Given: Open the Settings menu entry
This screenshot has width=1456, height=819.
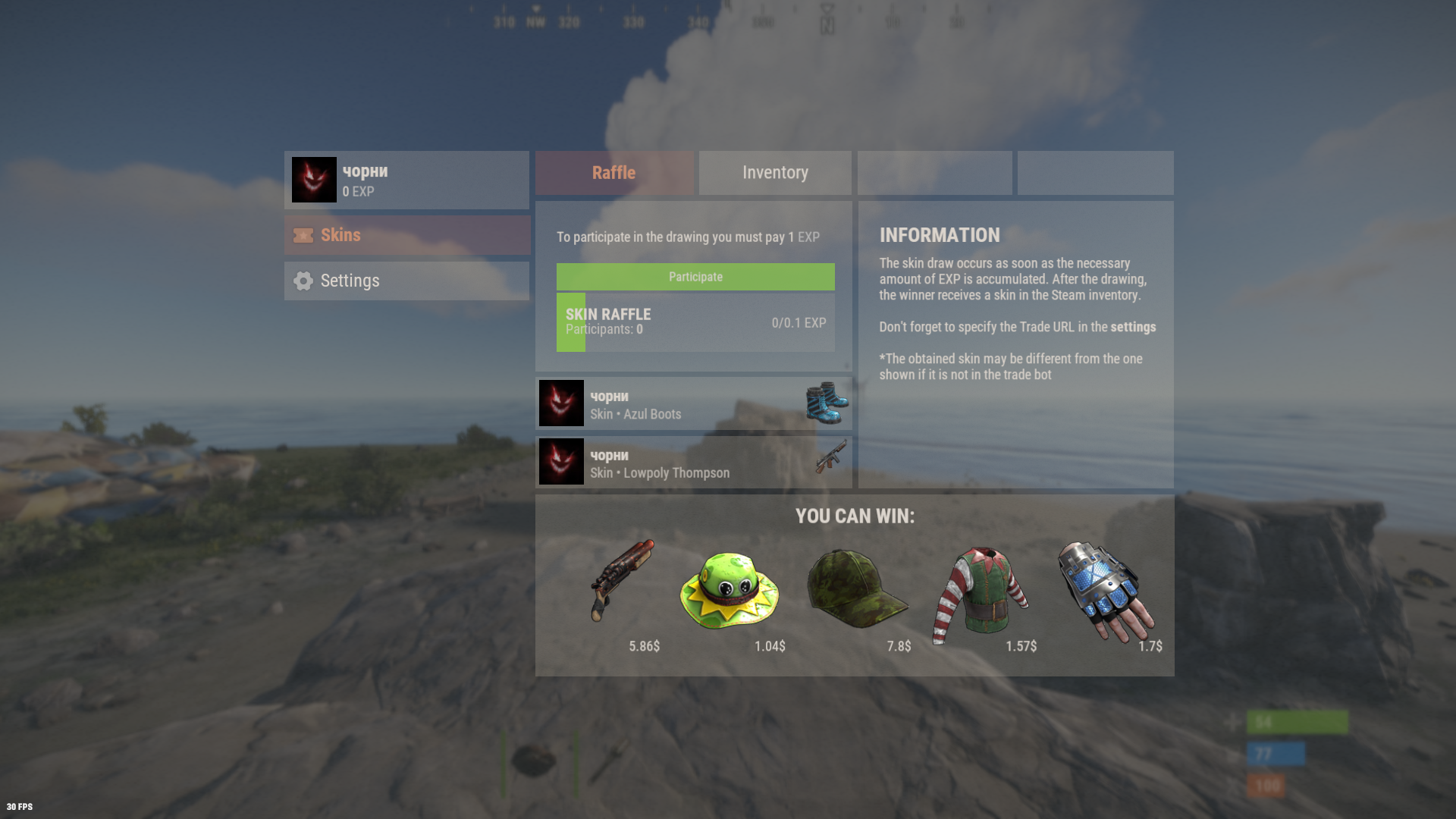Looking at the screenshot, I should point(406,281).
